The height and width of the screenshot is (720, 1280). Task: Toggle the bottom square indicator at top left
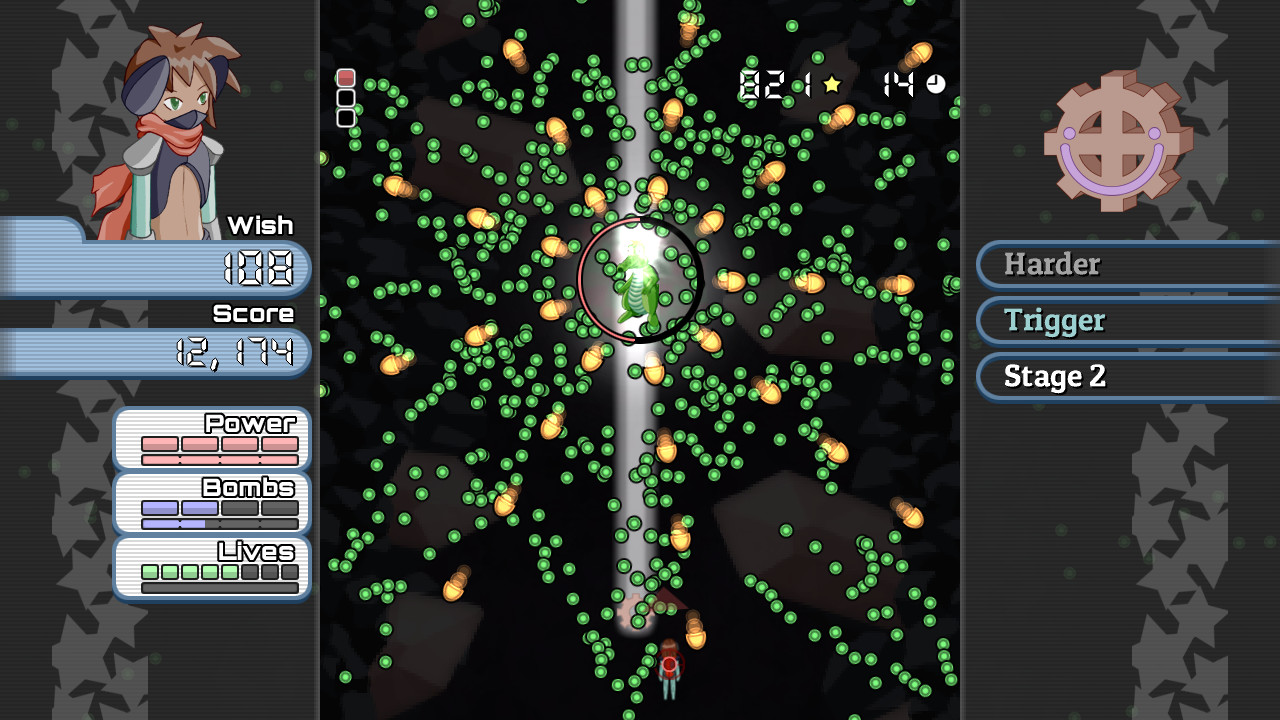click(345, 117)
